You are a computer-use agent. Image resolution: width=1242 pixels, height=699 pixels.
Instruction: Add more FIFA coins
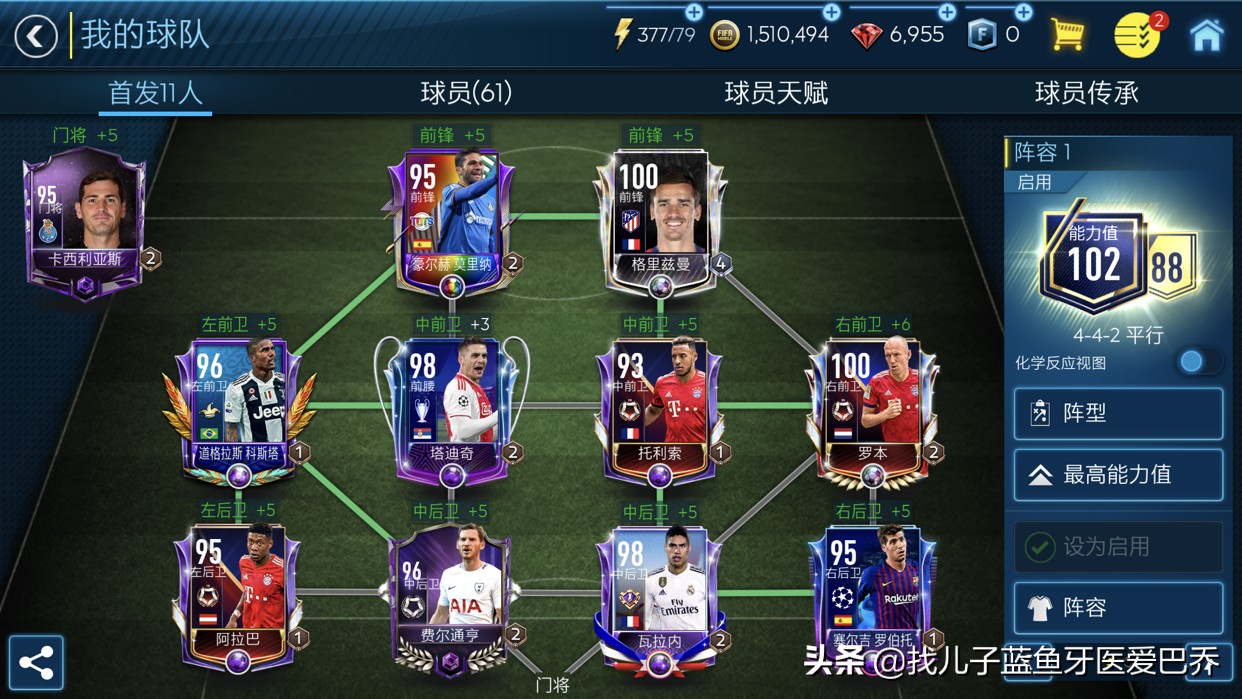point(830,12)
